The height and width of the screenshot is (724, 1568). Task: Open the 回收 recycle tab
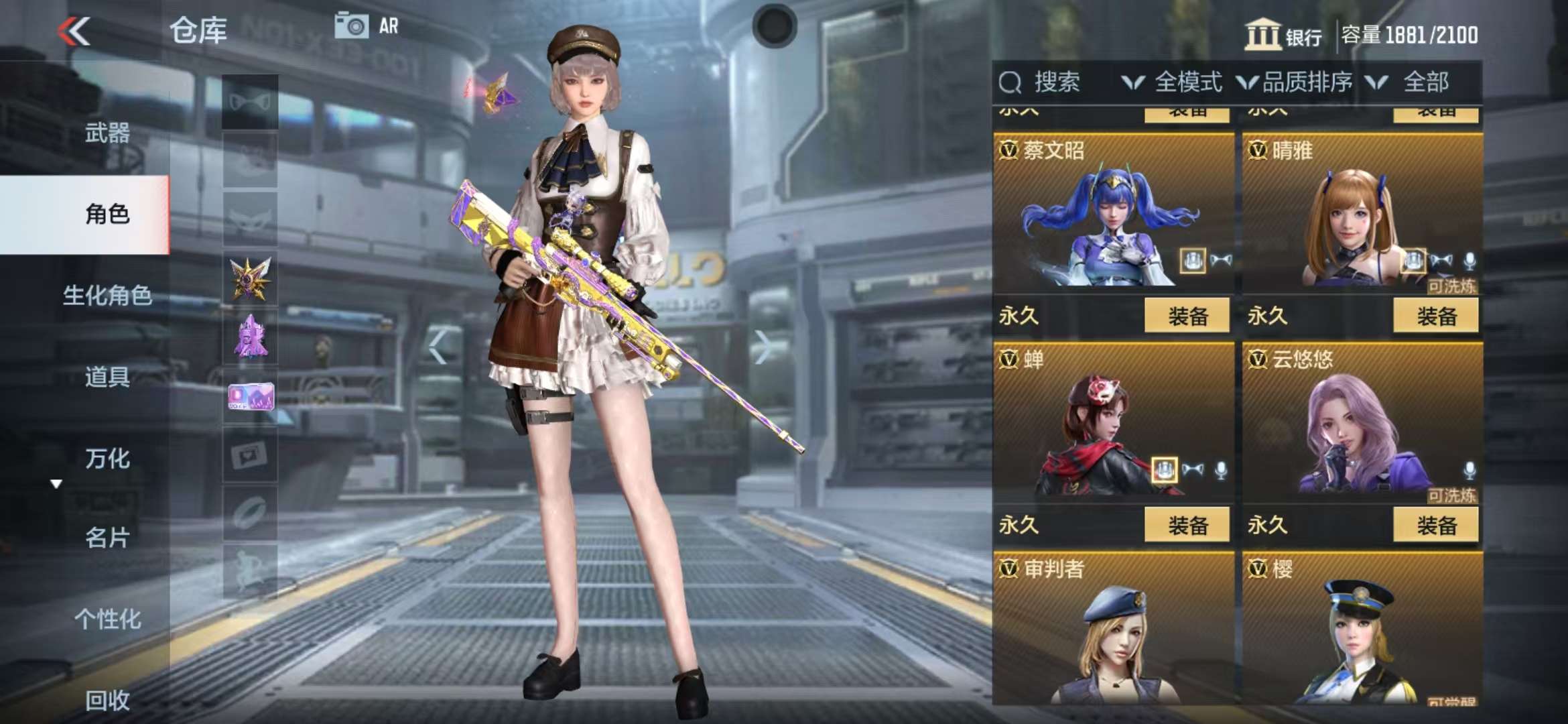point(107,700)
